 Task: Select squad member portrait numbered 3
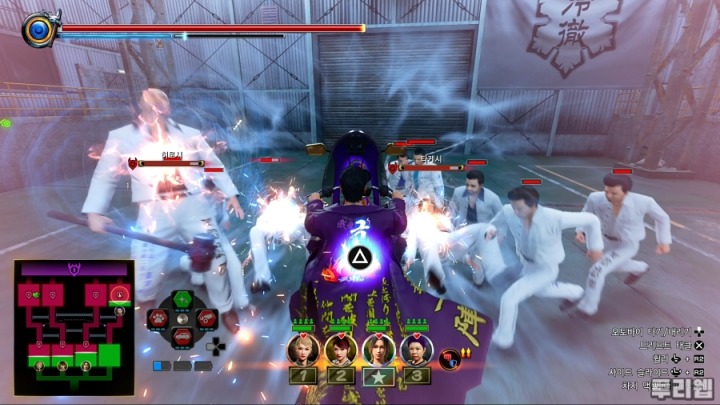coord(415,349)
